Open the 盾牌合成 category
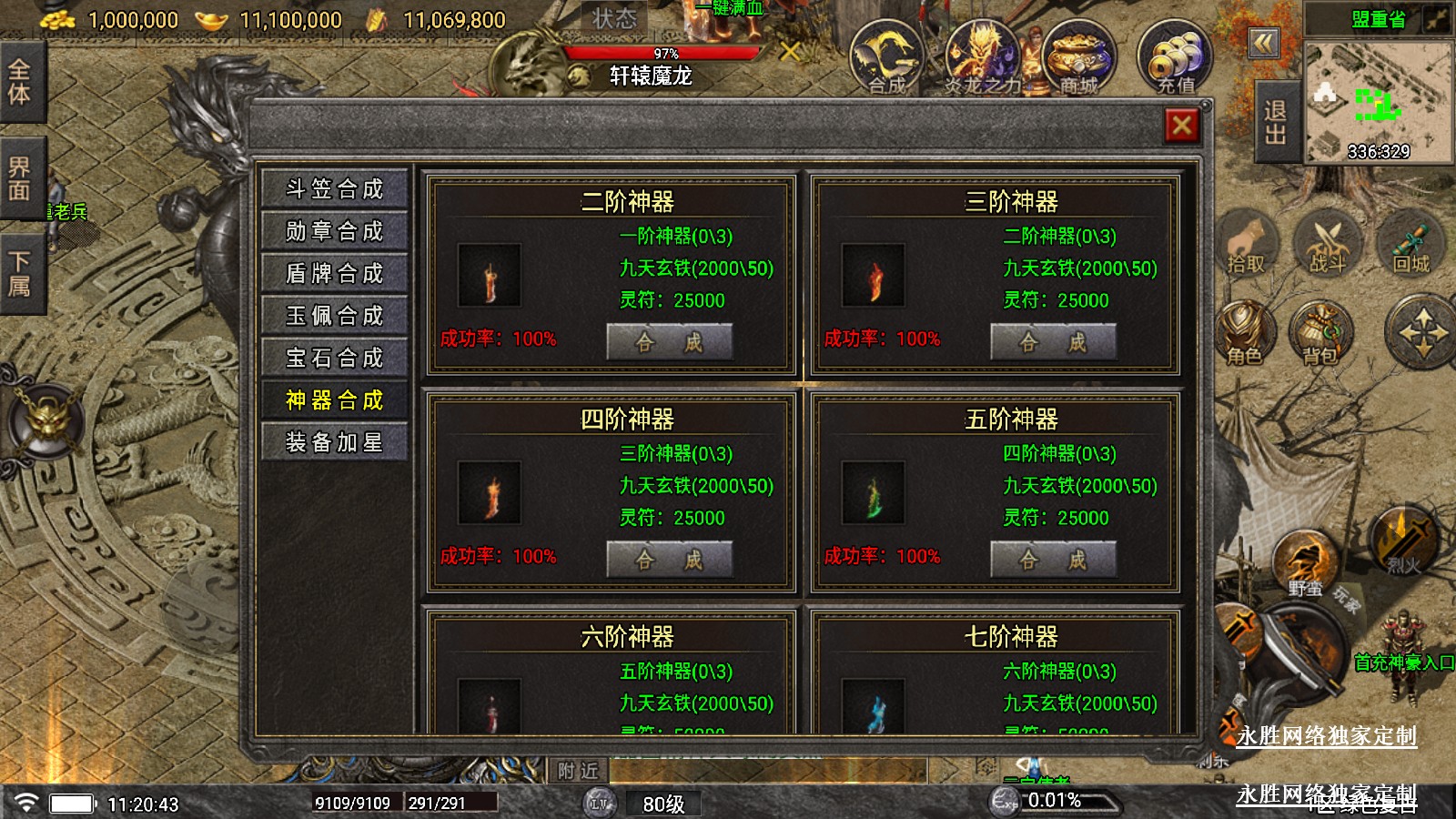 334,273
